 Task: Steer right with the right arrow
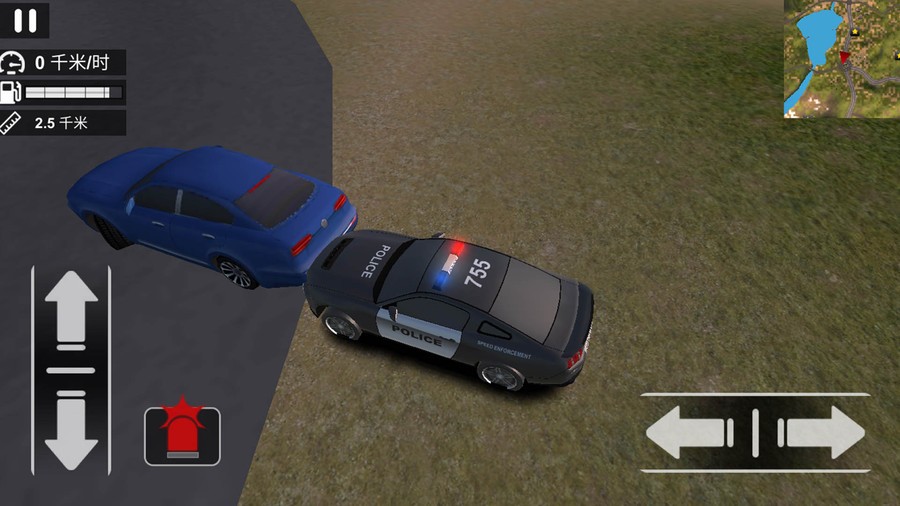pyautogui.click(x=822, y=432)
